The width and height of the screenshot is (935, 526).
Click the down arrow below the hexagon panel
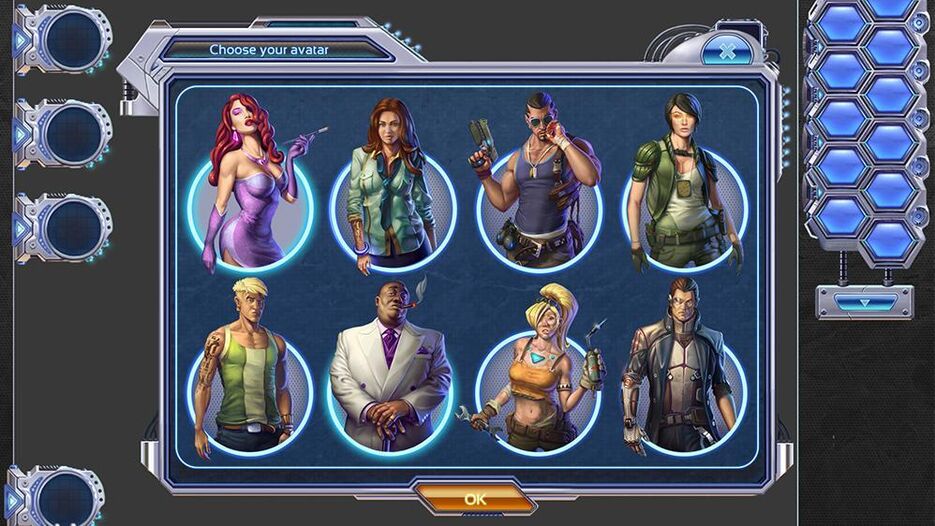click(x=863, y=302)
